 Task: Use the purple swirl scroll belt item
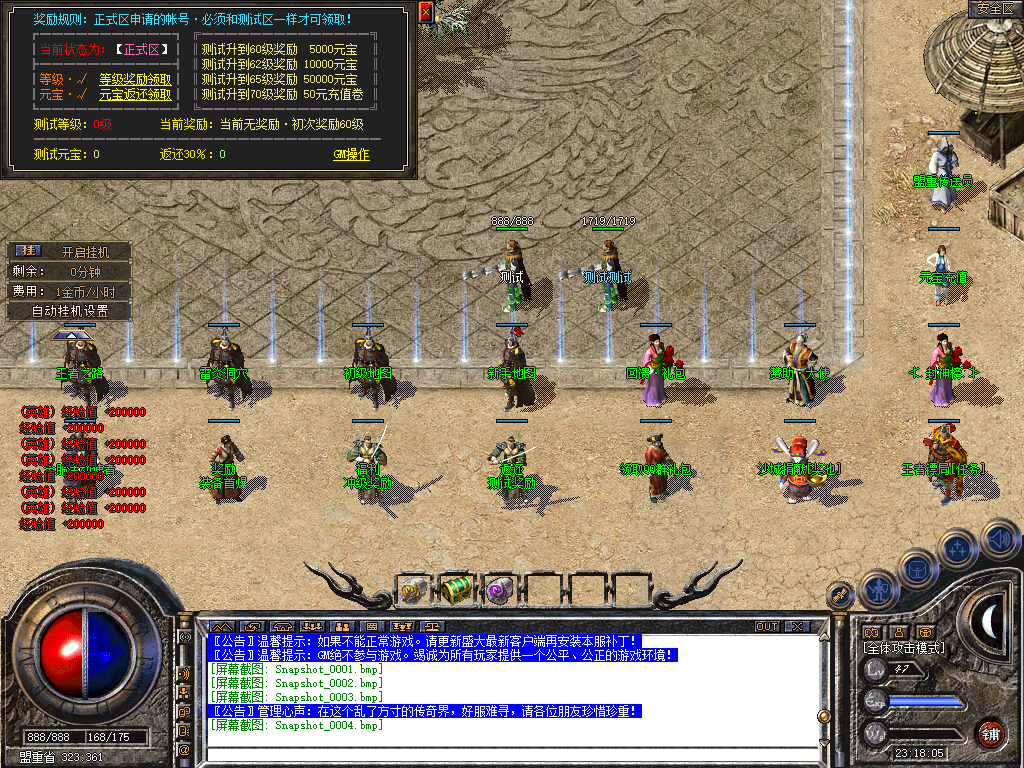click(499, 591)
